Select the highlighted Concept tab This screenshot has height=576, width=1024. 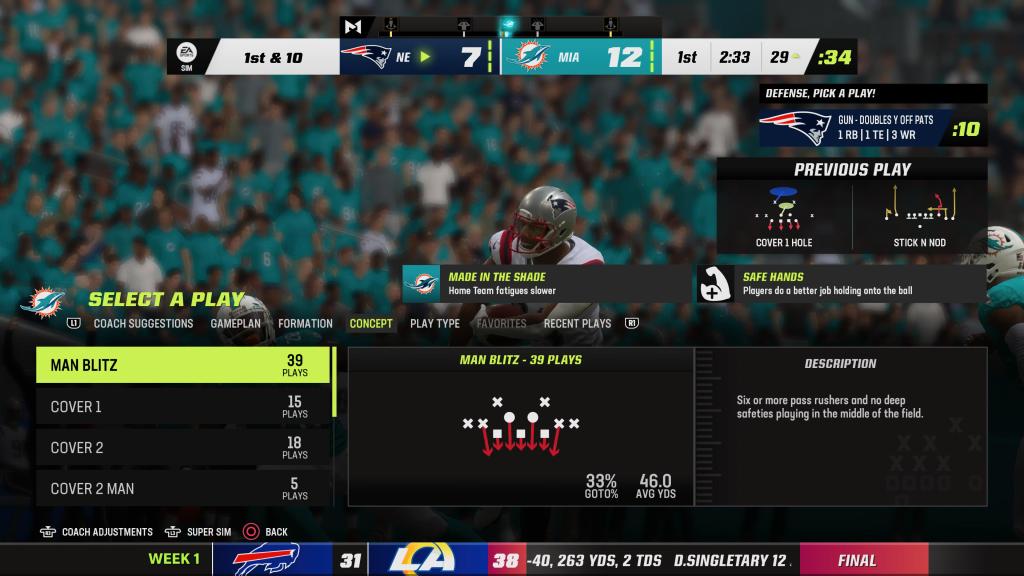371,324
